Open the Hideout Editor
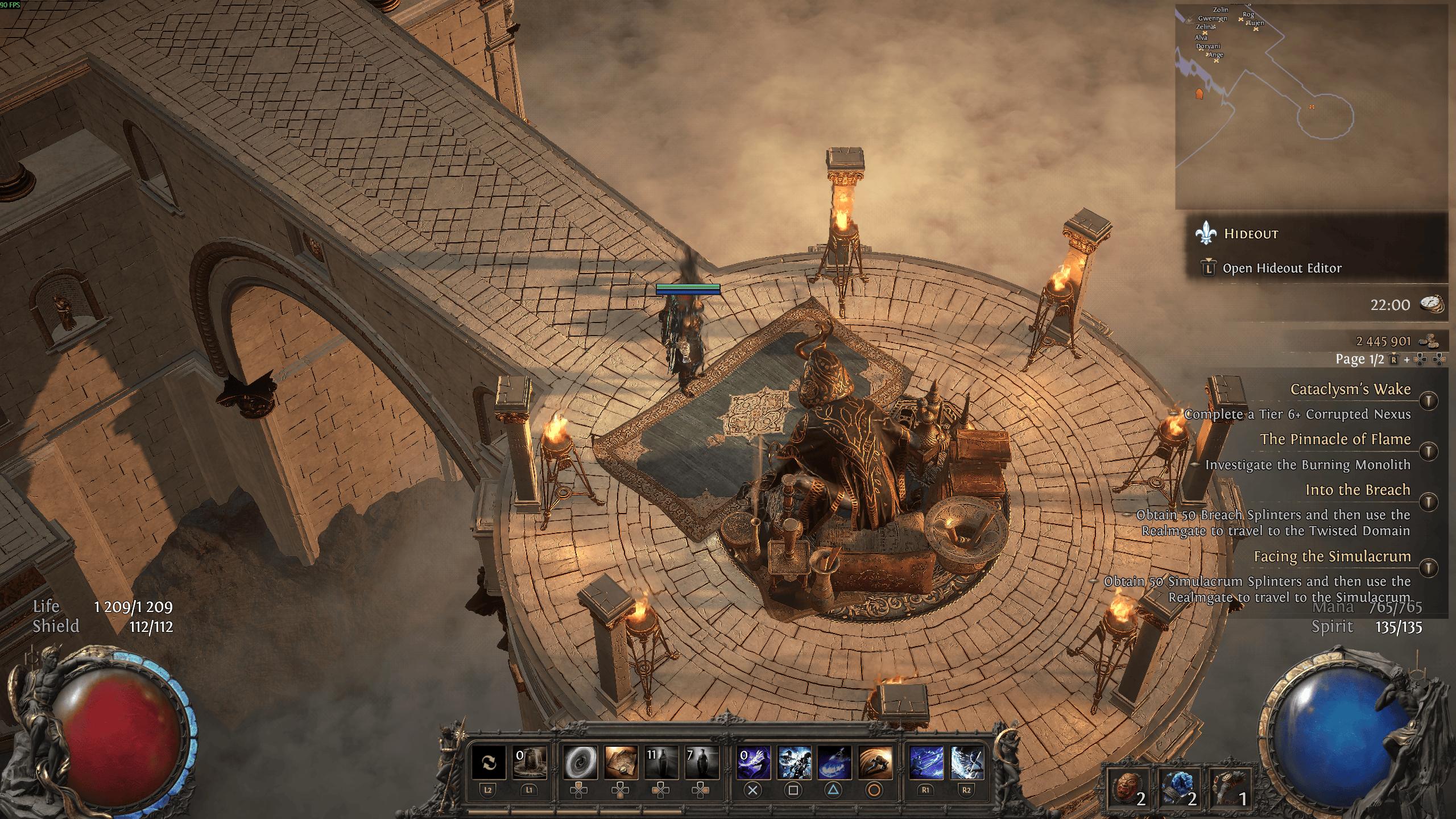The height and width of the screenshot is (819, 1456). pos(1281,268)
